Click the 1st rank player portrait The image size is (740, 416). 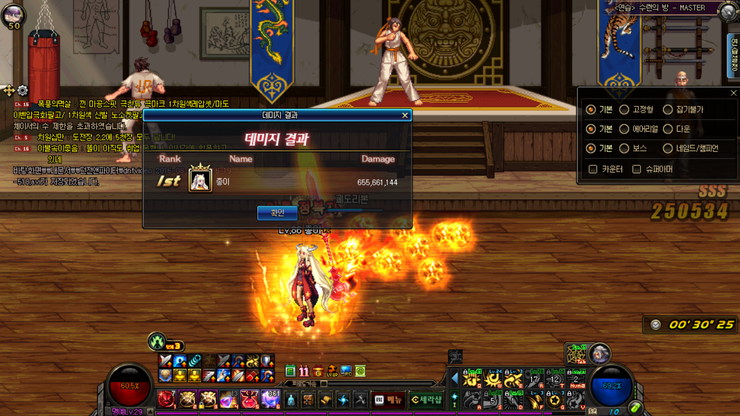pos(200,181)
